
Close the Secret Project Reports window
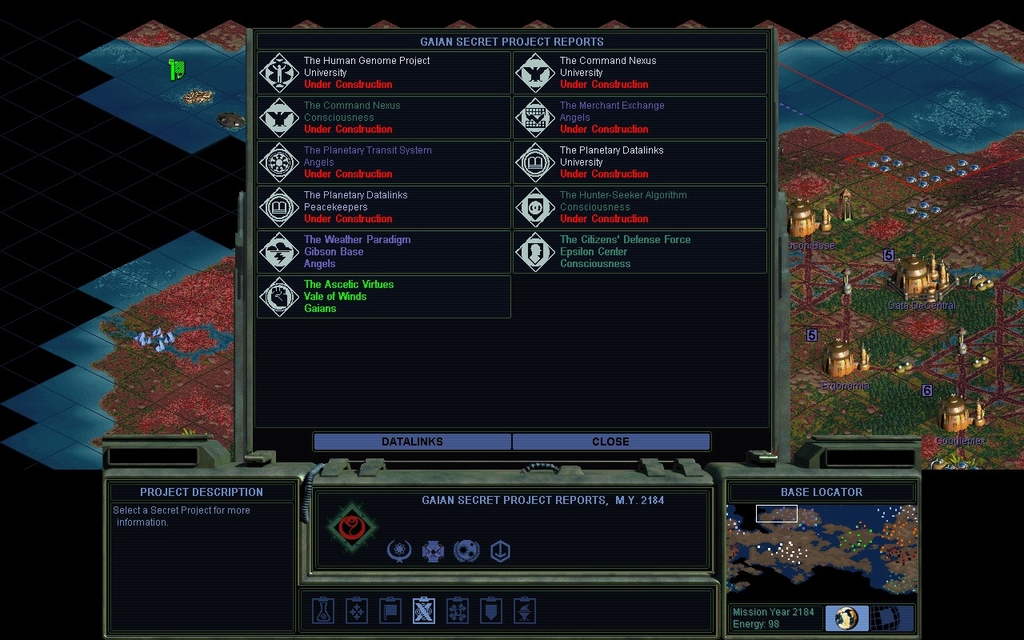(610, 442)
